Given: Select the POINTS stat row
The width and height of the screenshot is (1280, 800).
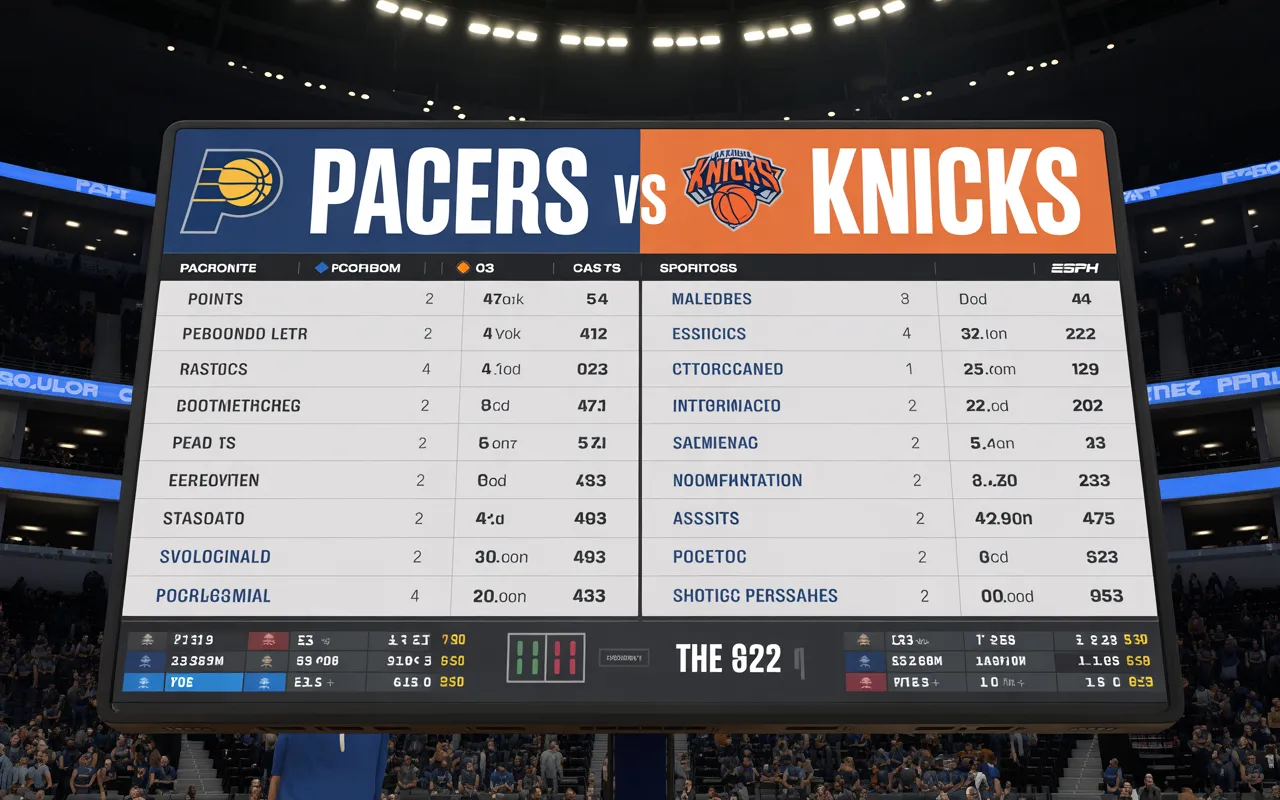Looking at the screenshot, I should [x=215, y=299].
